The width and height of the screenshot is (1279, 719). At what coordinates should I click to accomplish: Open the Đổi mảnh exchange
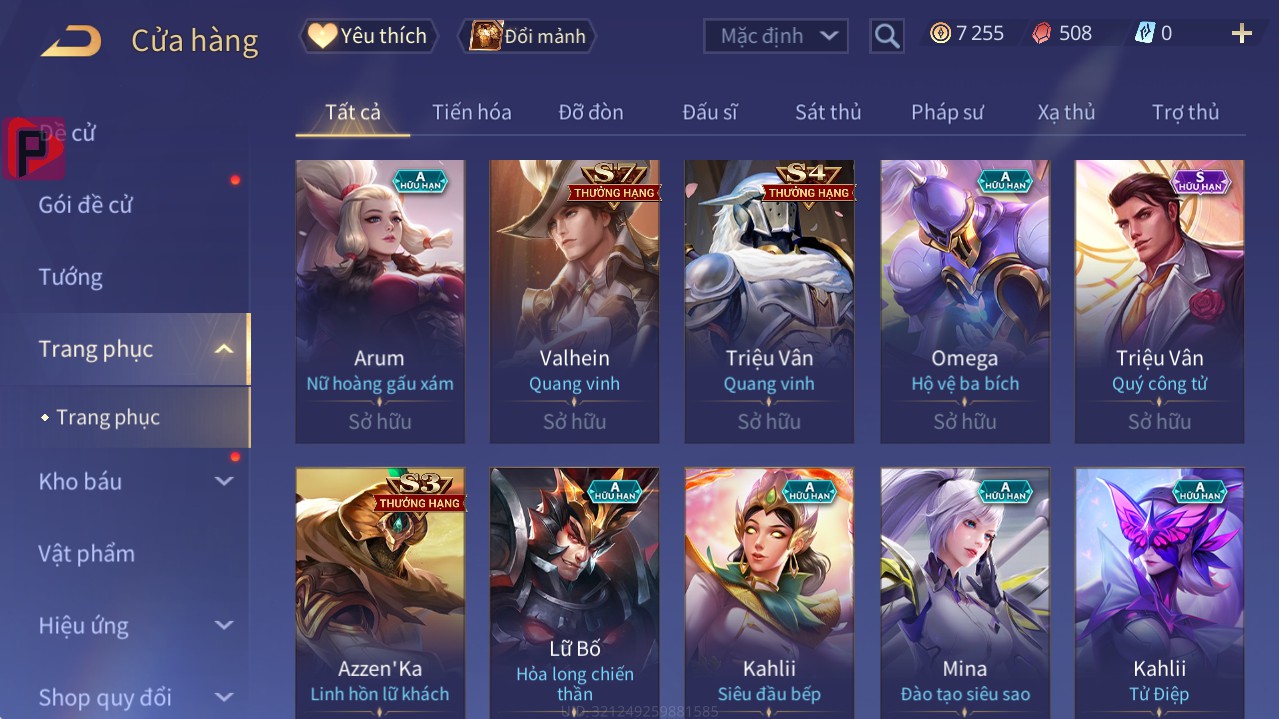click(527, 36)
